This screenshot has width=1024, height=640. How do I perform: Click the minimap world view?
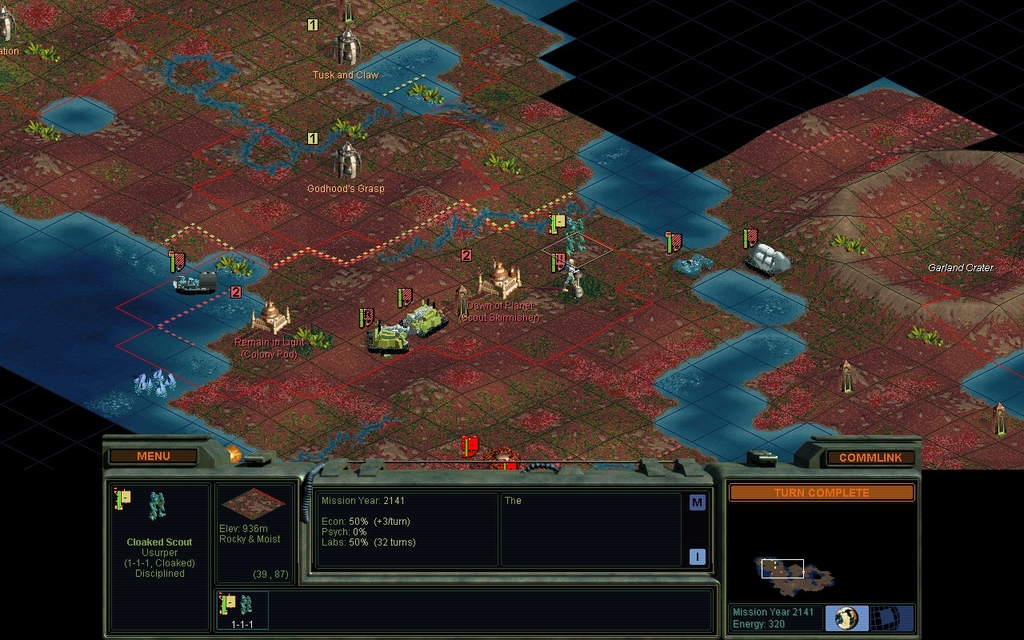794,572
